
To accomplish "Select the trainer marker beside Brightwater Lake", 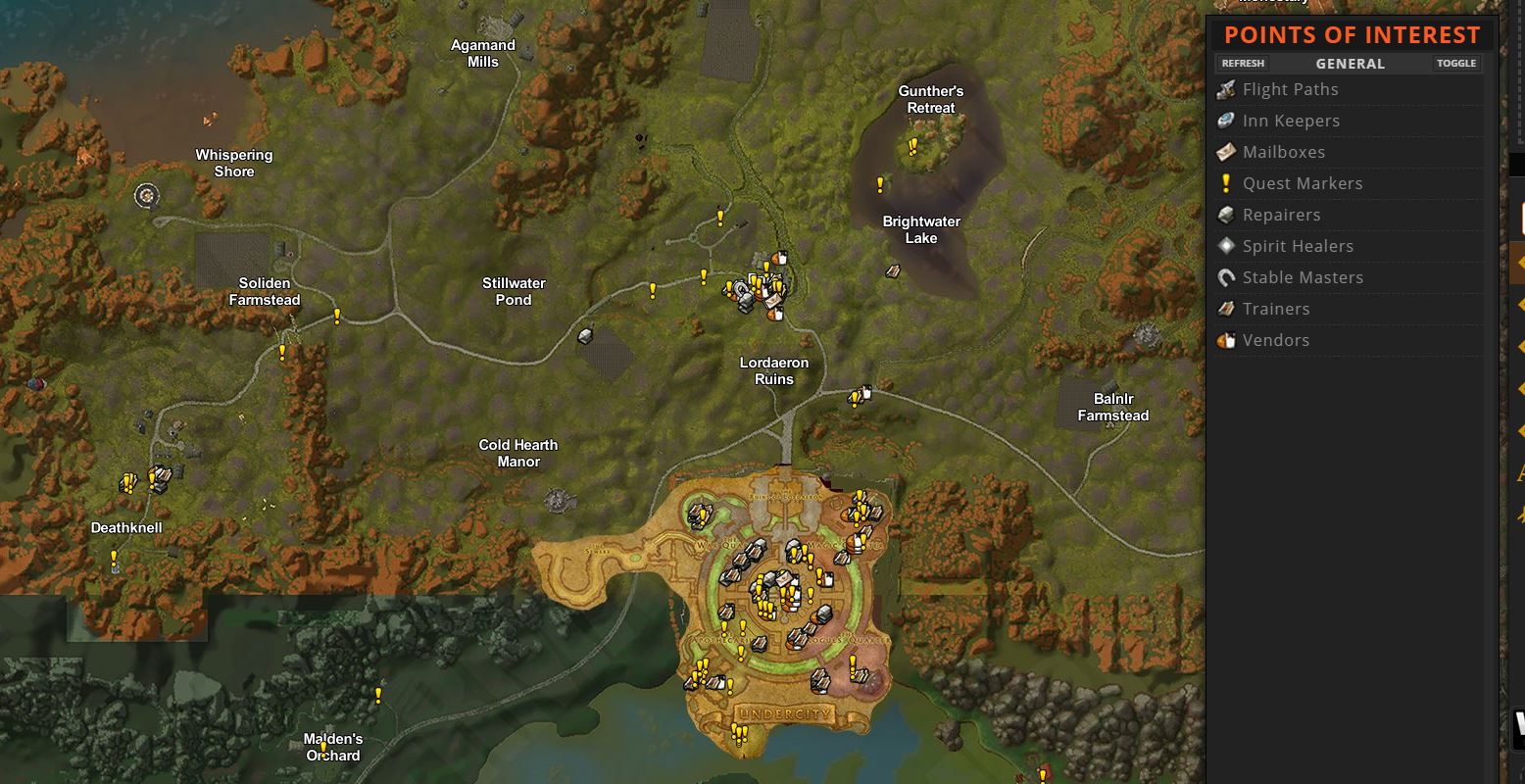I will click(893, 270).
